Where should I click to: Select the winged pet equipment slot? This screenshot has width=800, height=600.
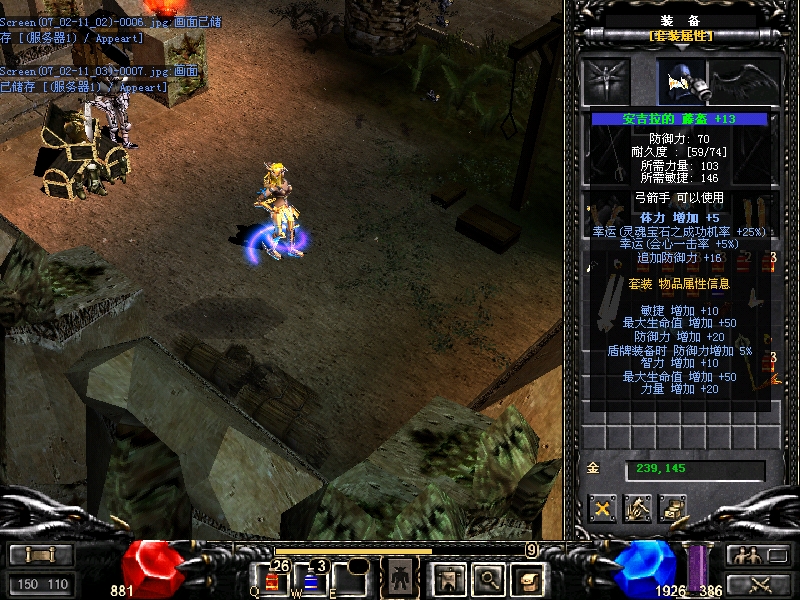(605, 82)
